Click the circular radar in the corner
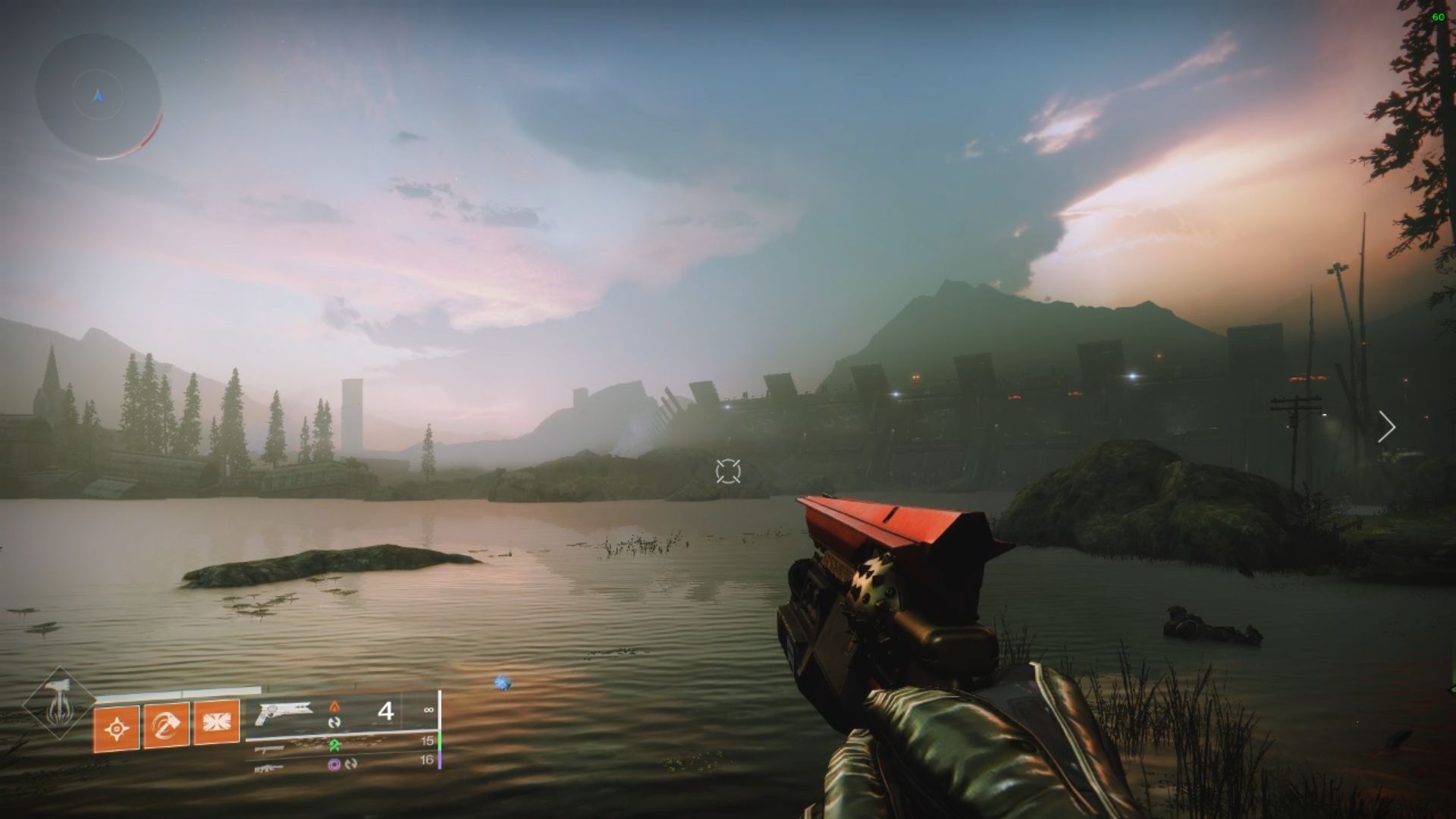Image resolution: width=1456 pixels, height=819 pixels. (x=98, y=96)
